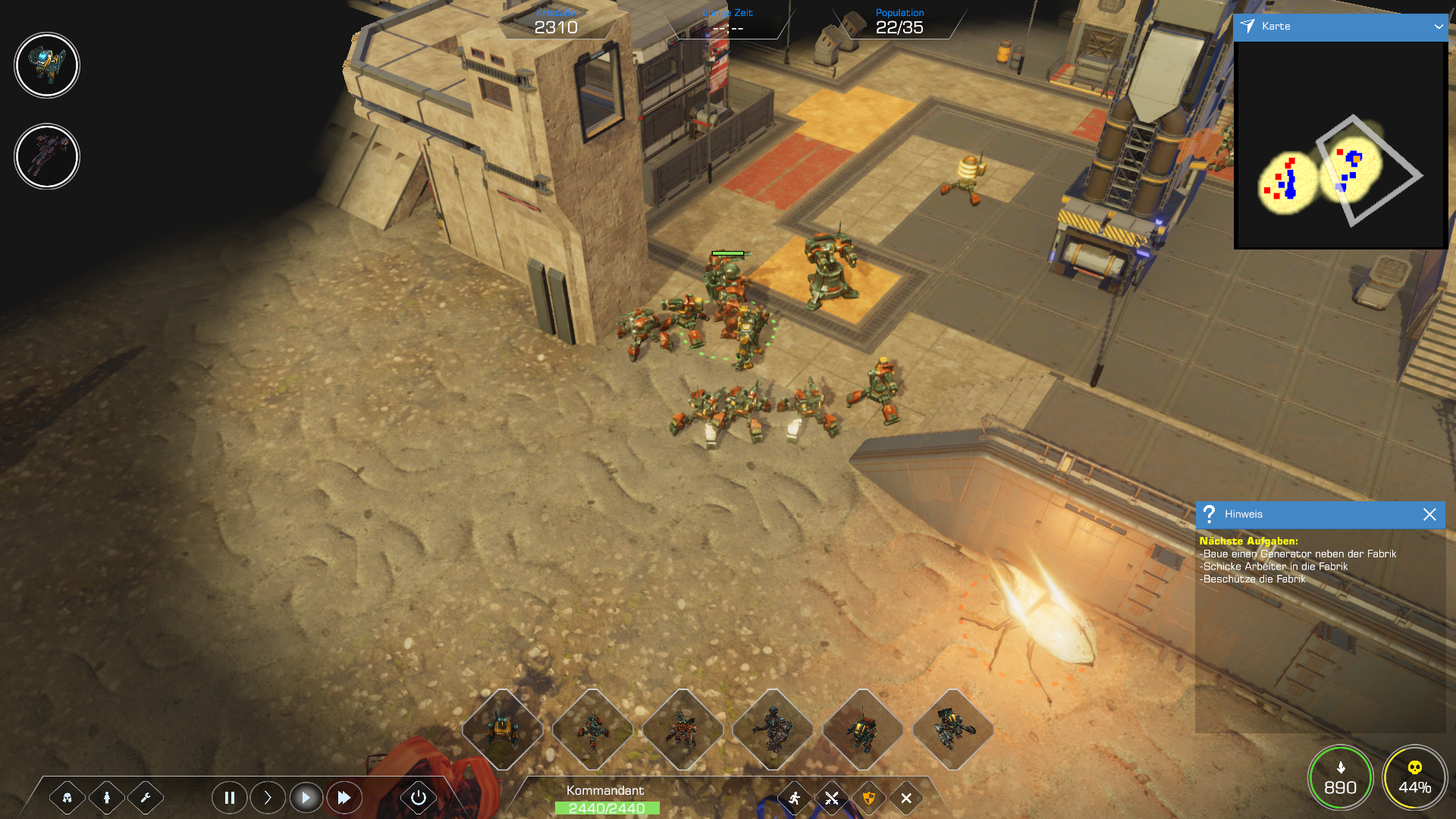This screenshot has height=819, width=1456.
Task: Activate the running man move command
Action: click(x=794, y=798)
